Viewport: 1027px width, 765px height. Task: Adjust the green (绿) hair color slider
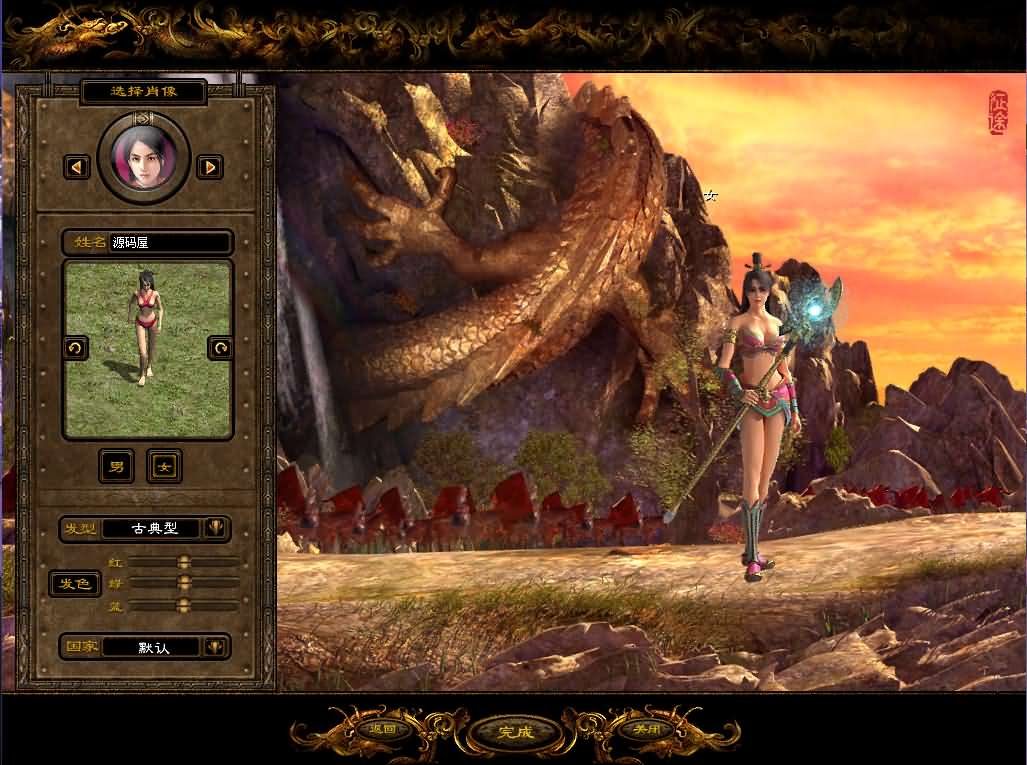pos(184,582)
